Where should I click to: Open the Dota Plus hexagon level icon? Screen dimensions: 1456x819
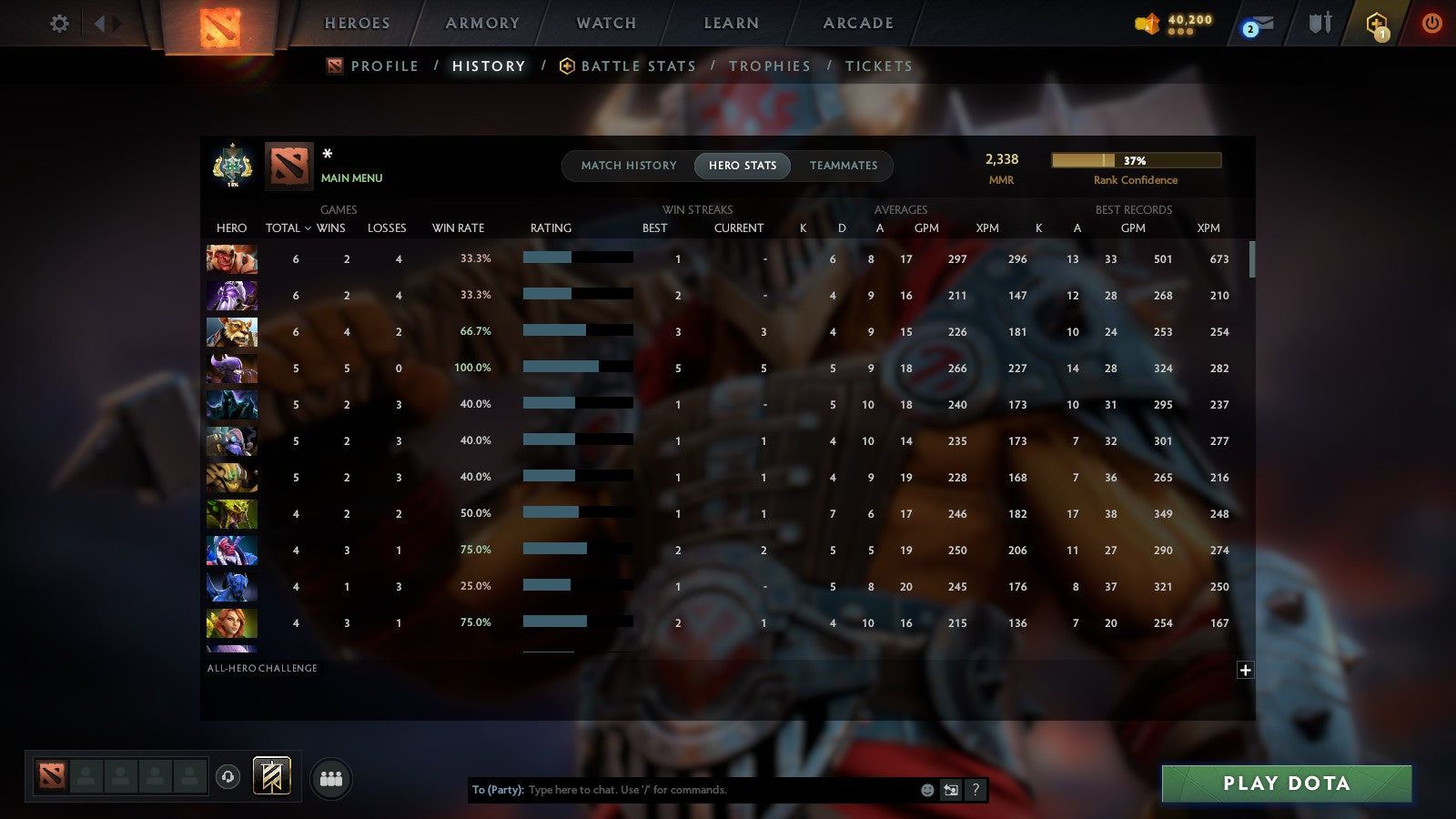tap(1376, 25)
